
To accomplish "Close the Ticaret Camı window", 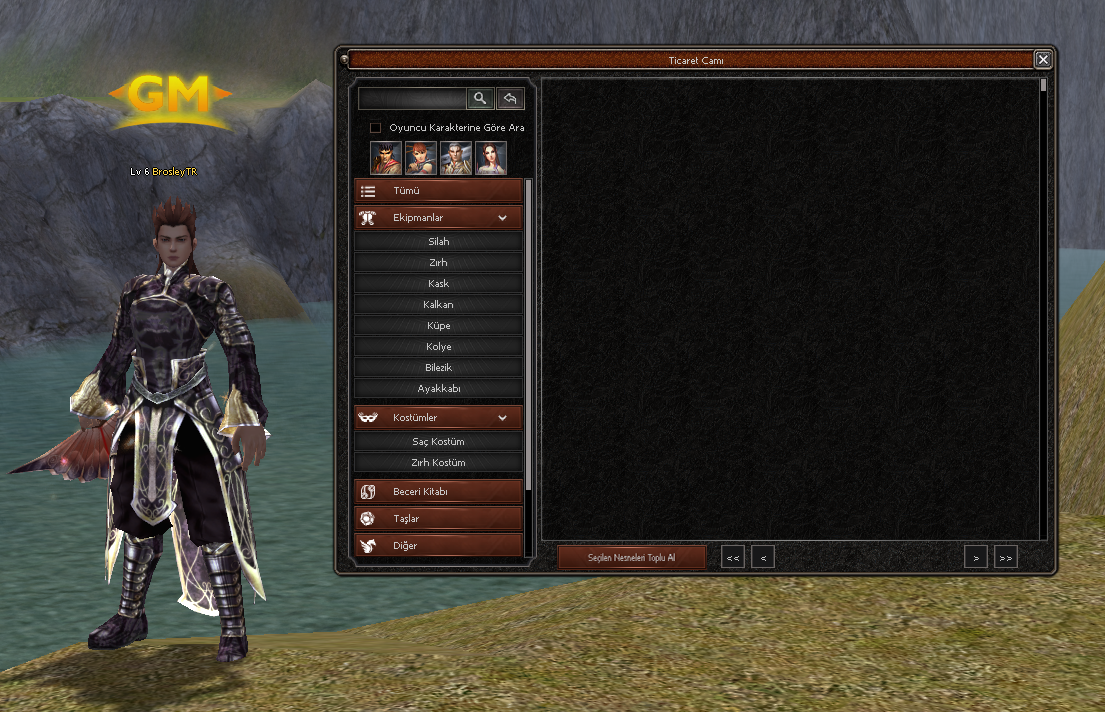I will 1043,60.
